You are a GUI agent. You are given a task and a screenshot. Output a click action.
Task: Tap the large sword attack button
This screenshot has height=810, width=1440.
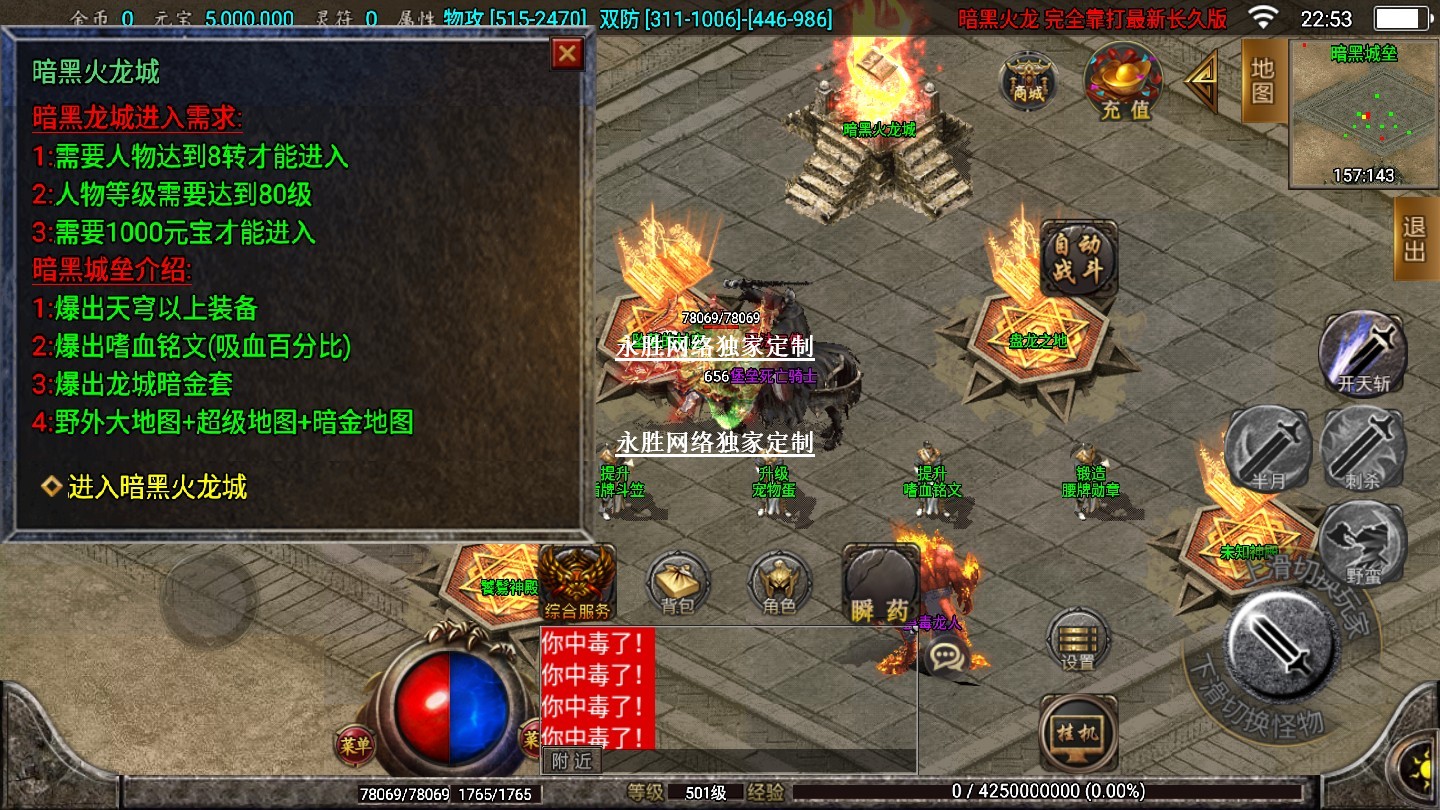pos(1282,644)
